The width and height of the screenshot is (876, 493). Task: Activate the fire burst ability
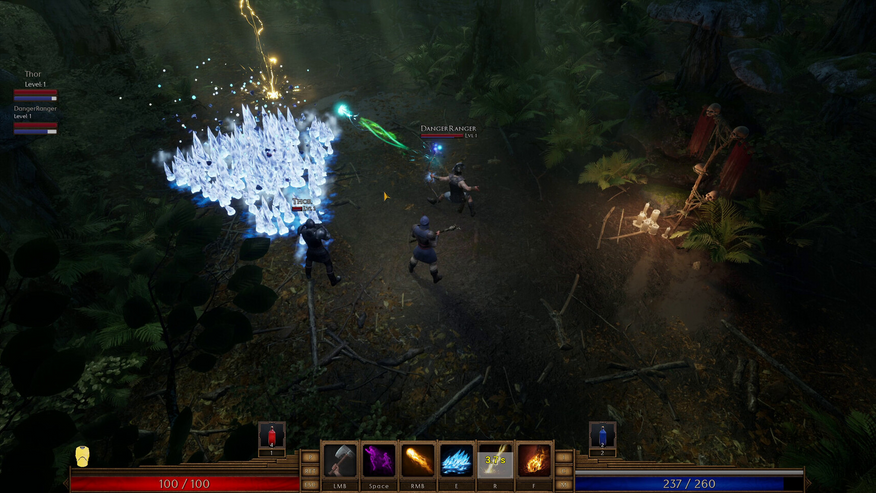tap(534, 460)
